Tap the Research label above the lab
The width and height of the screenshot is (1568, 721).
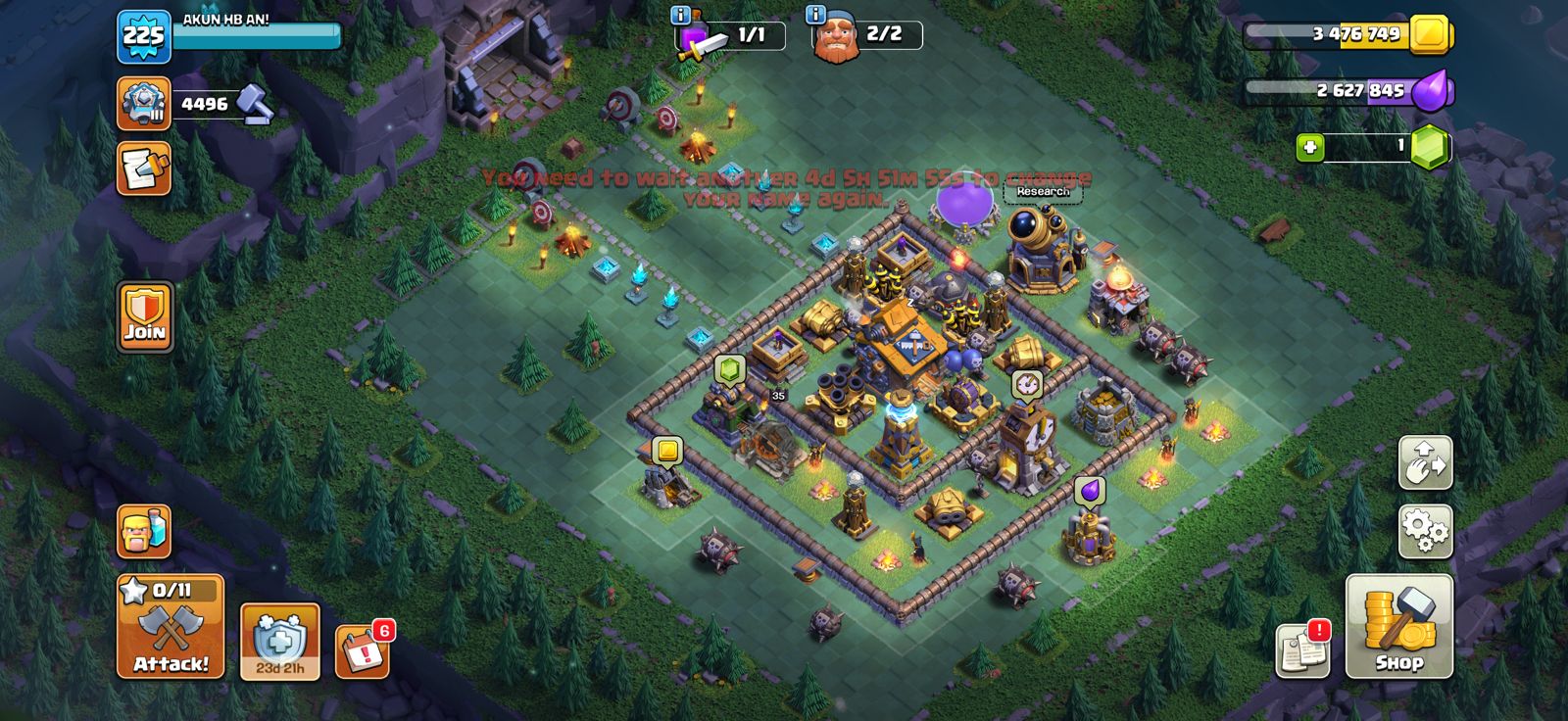1042,192
